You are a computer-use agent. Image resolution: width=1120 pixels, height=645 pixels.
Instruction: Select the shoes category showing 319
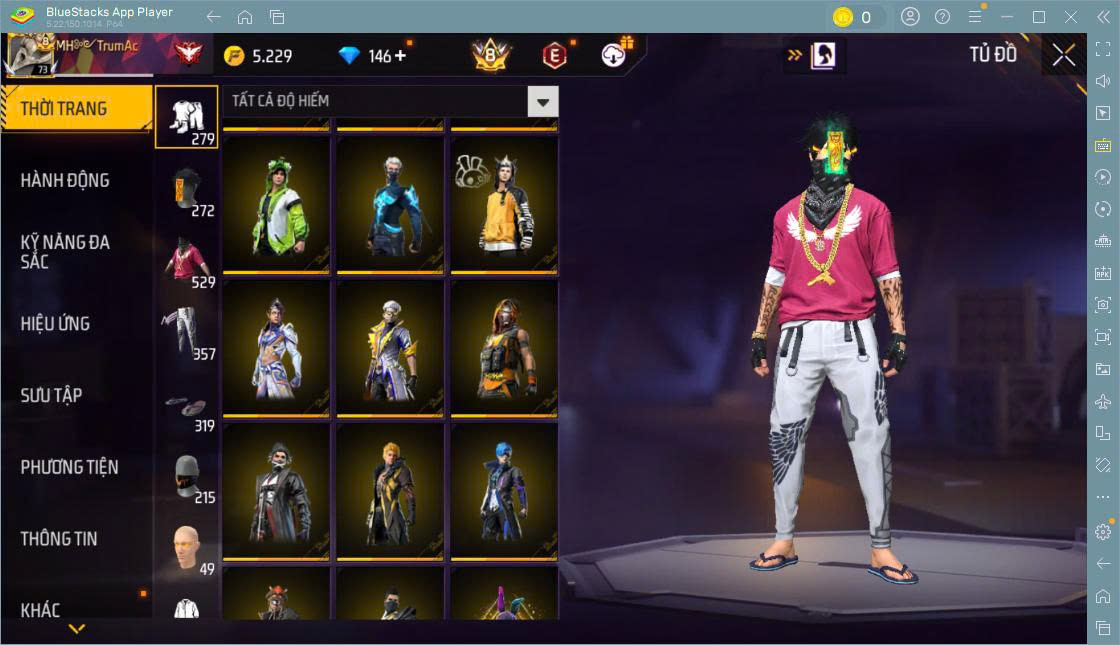[187, 406]
